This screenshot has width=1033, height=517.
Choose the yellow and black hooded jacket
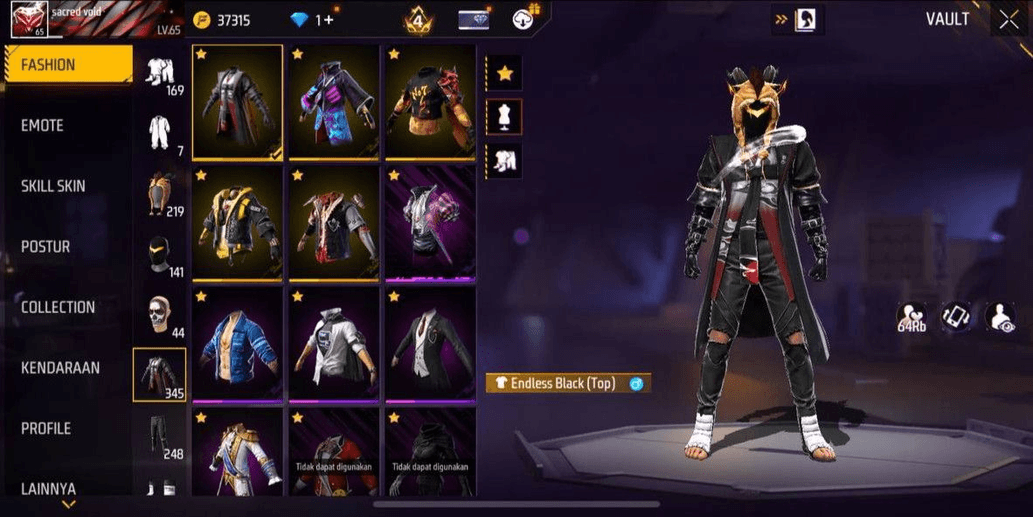click(x=237, y=222)
